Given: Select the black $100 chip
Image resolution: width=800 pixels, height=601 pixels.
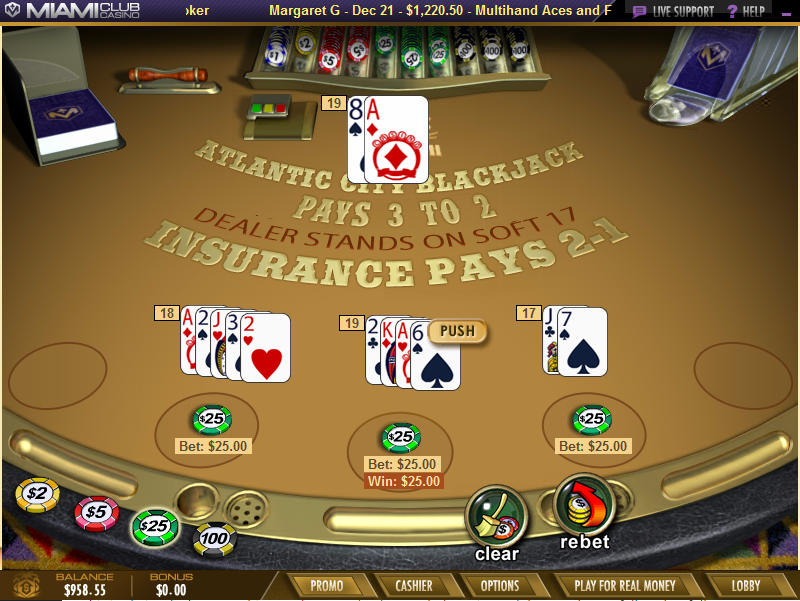Looking at the screenshot, I should click(214, 540).
